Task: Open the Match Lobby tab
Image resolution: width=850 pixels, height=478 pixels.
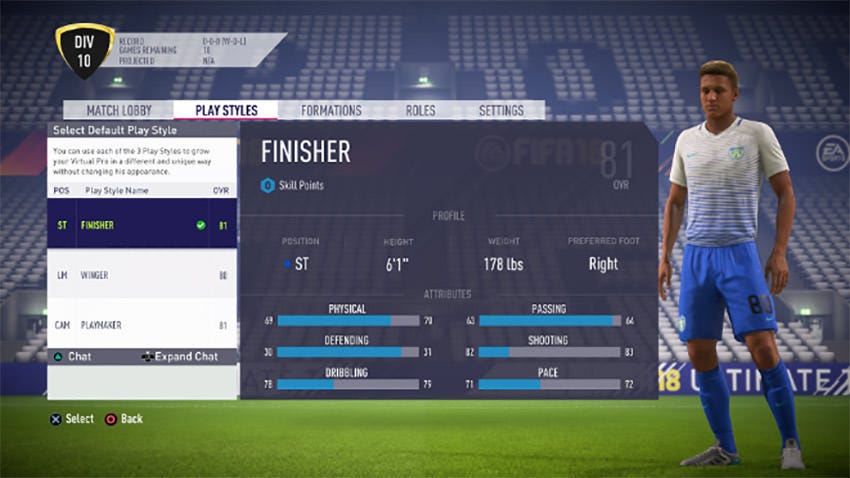Action: coord(118,110)
